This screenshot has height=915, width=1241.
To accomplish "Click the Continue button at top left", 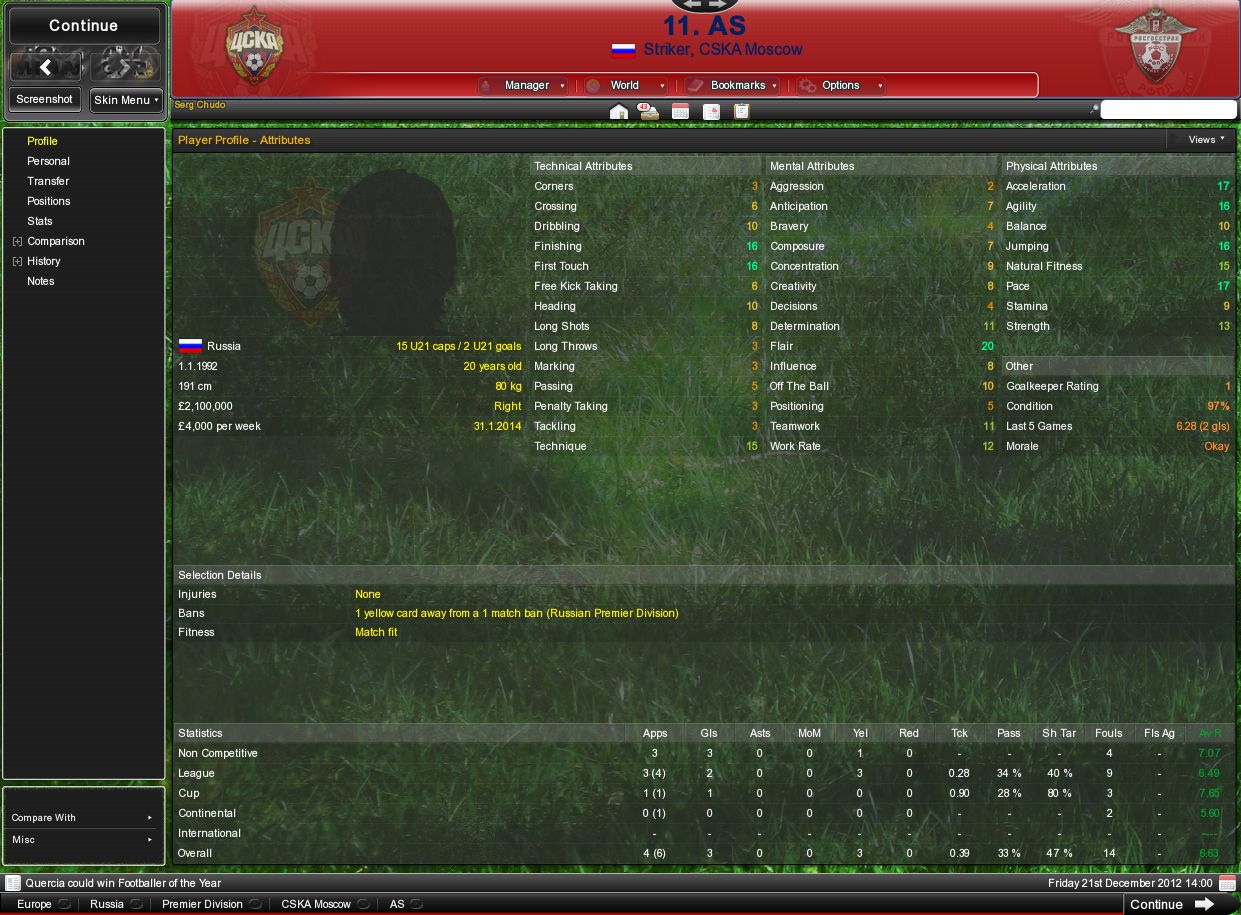I will tap(84, 26).
